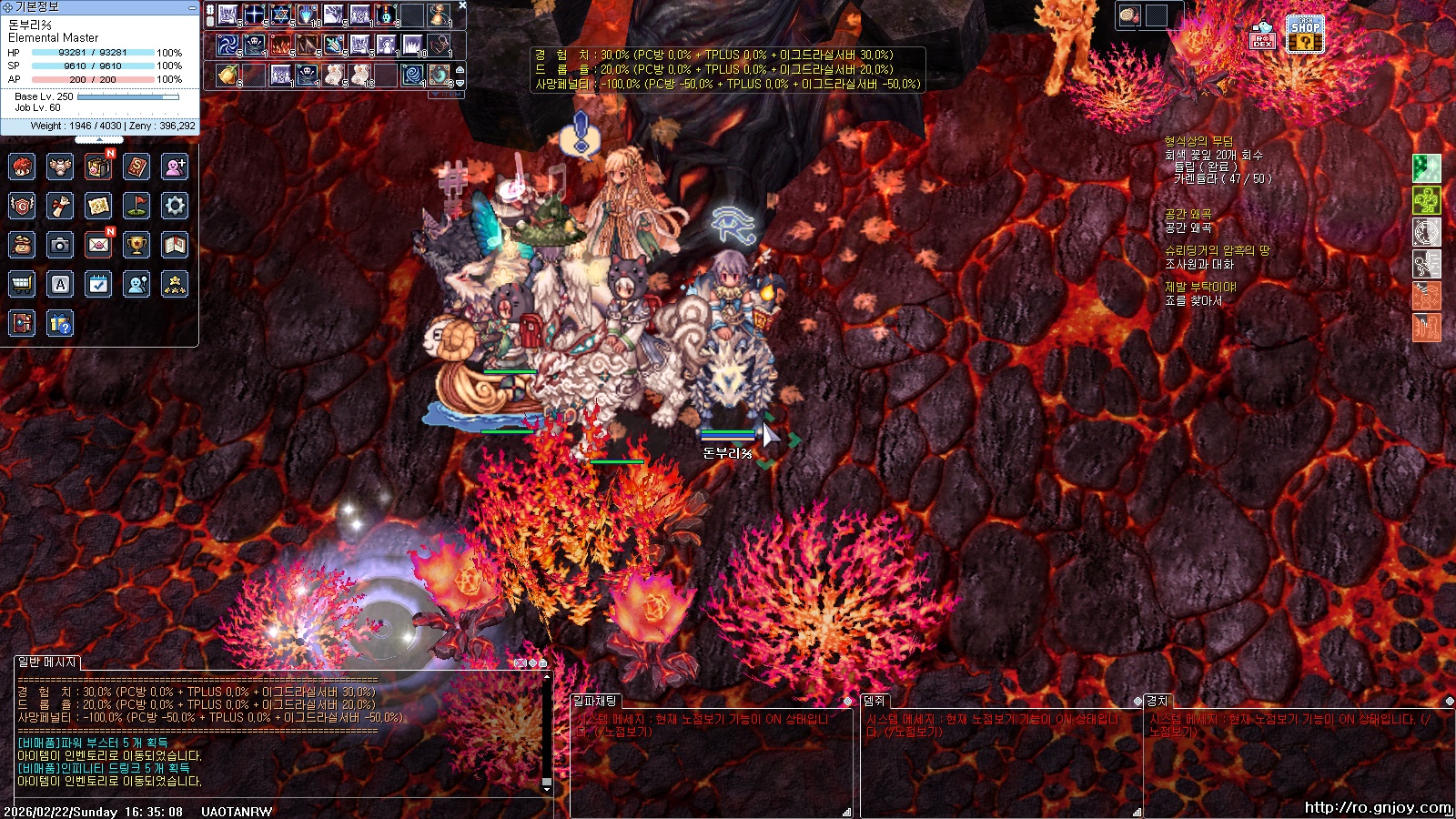
Task: Open the RODEX mail icon
Action: [1262, 35]
